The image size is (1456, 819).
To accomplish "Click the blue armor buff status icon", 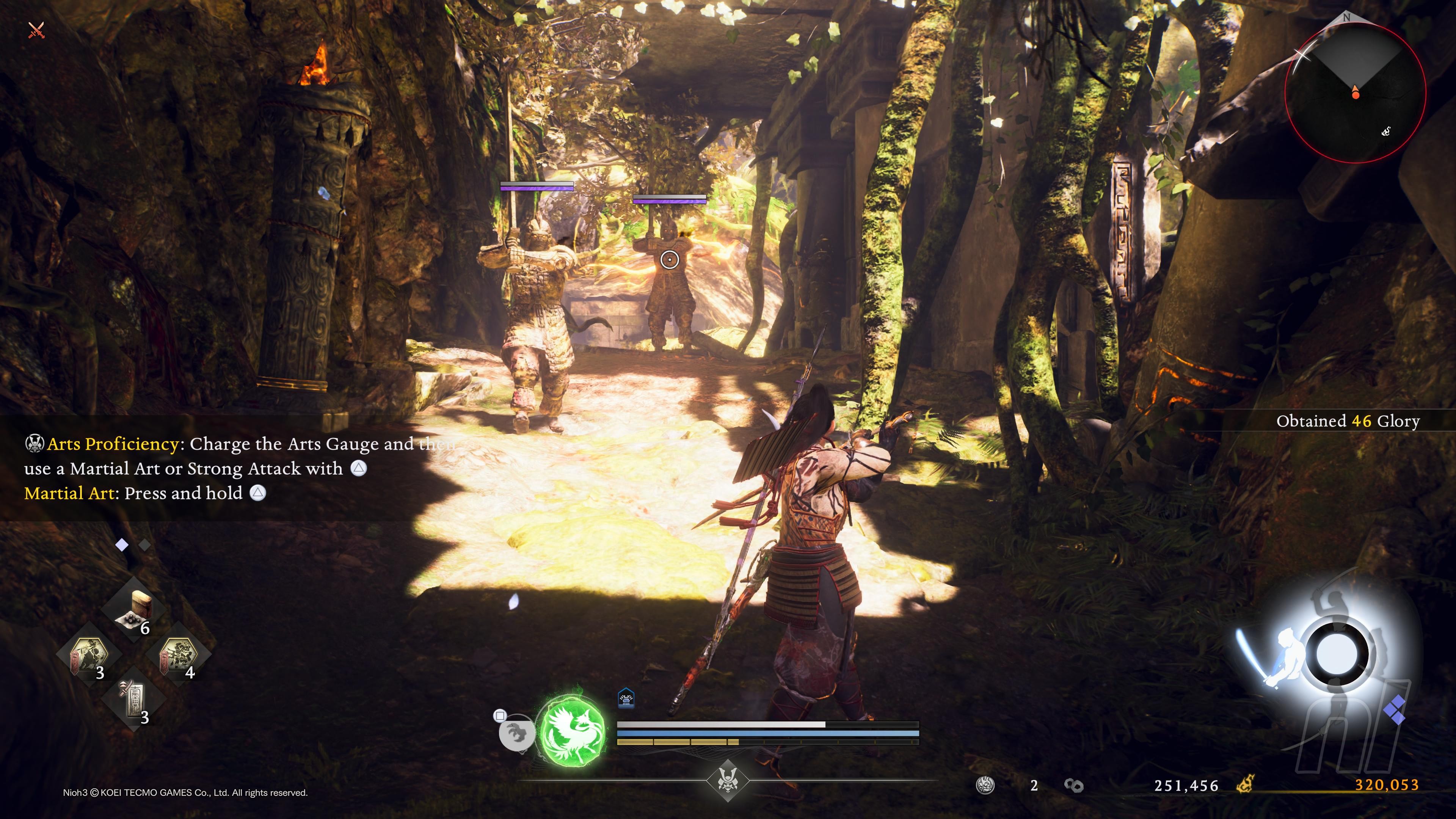I will point(626,698).
